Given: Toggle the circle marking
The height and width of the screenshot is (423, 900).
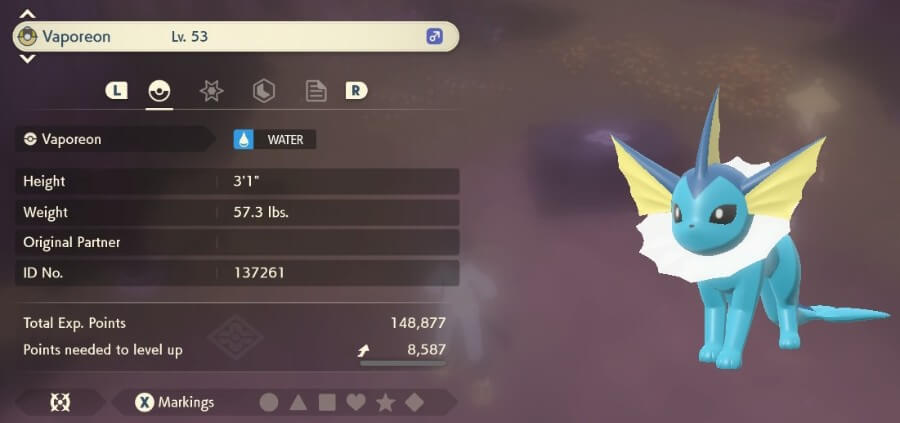Looking at the screenshot, I should pos(269,403).
